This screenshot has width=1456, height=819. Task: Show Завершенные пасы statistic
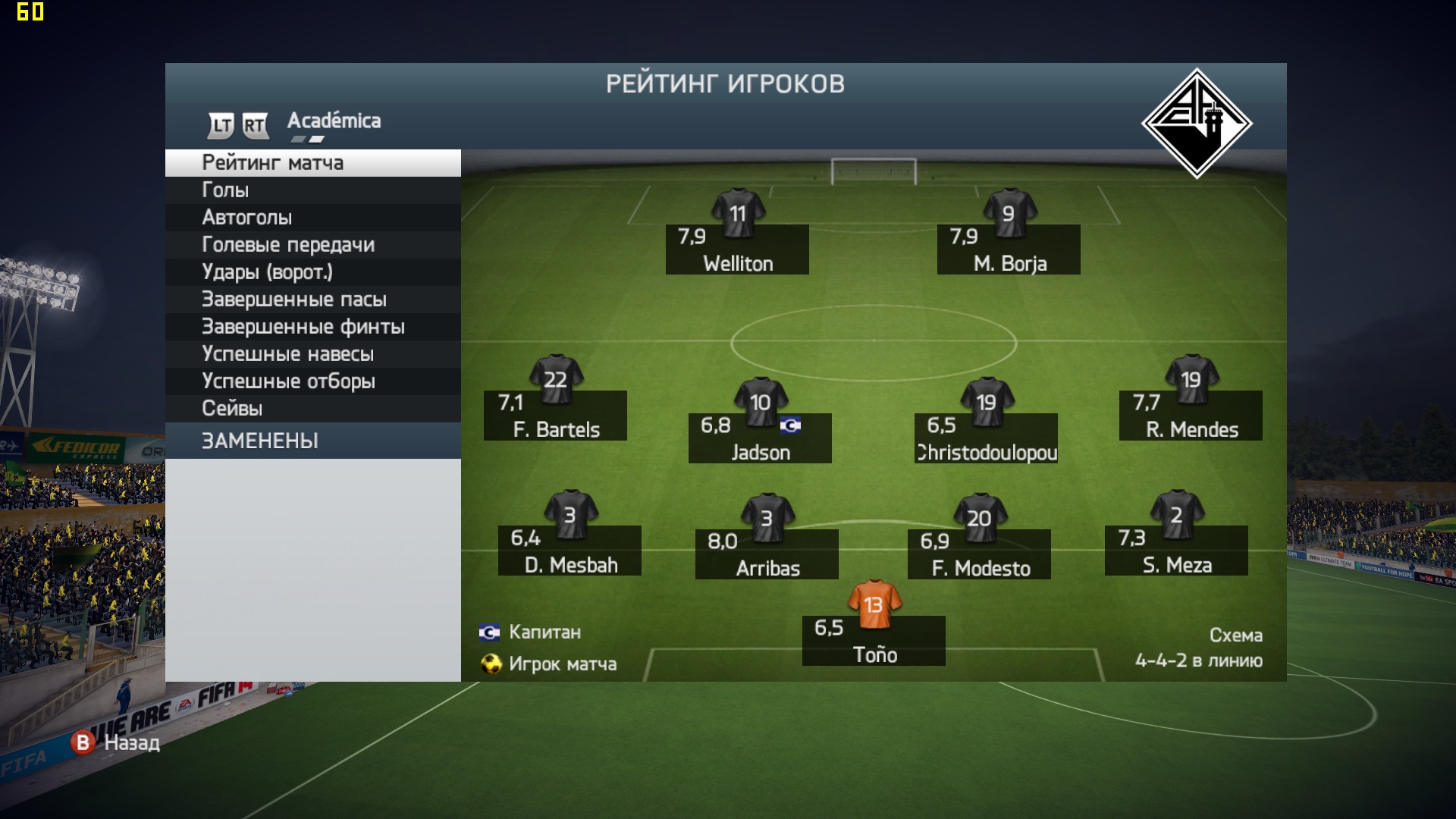pos(312,300)
